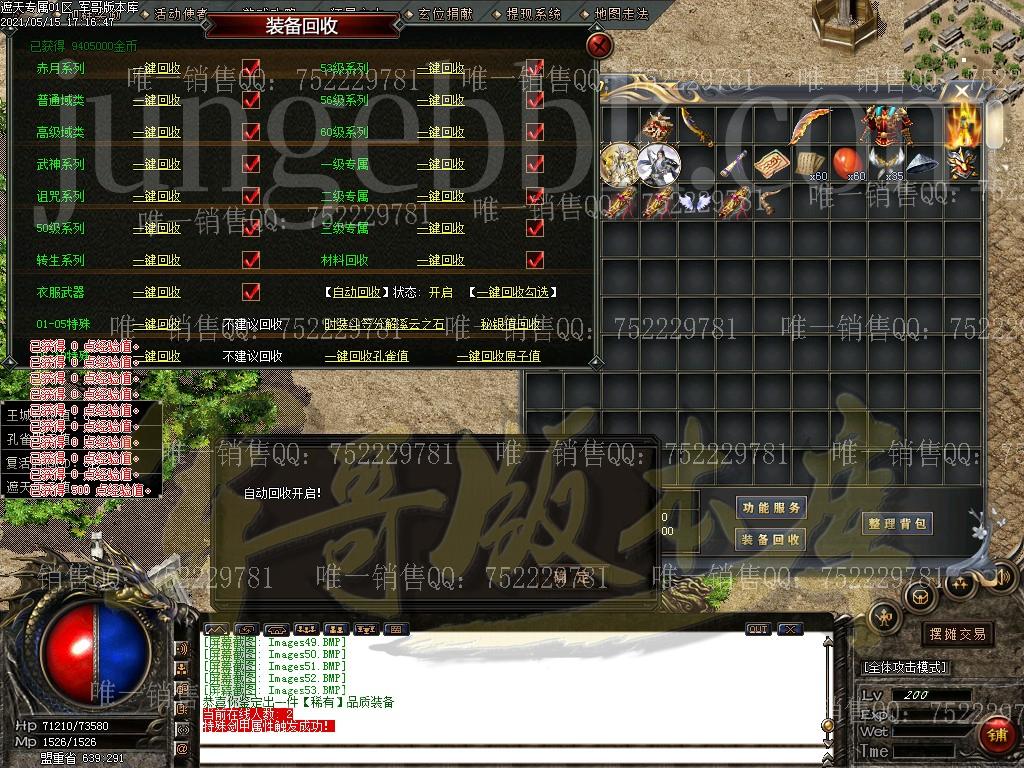Sort inventory with 整理背包
This screenshot has height=768, width=1024.
pos(898,523)
